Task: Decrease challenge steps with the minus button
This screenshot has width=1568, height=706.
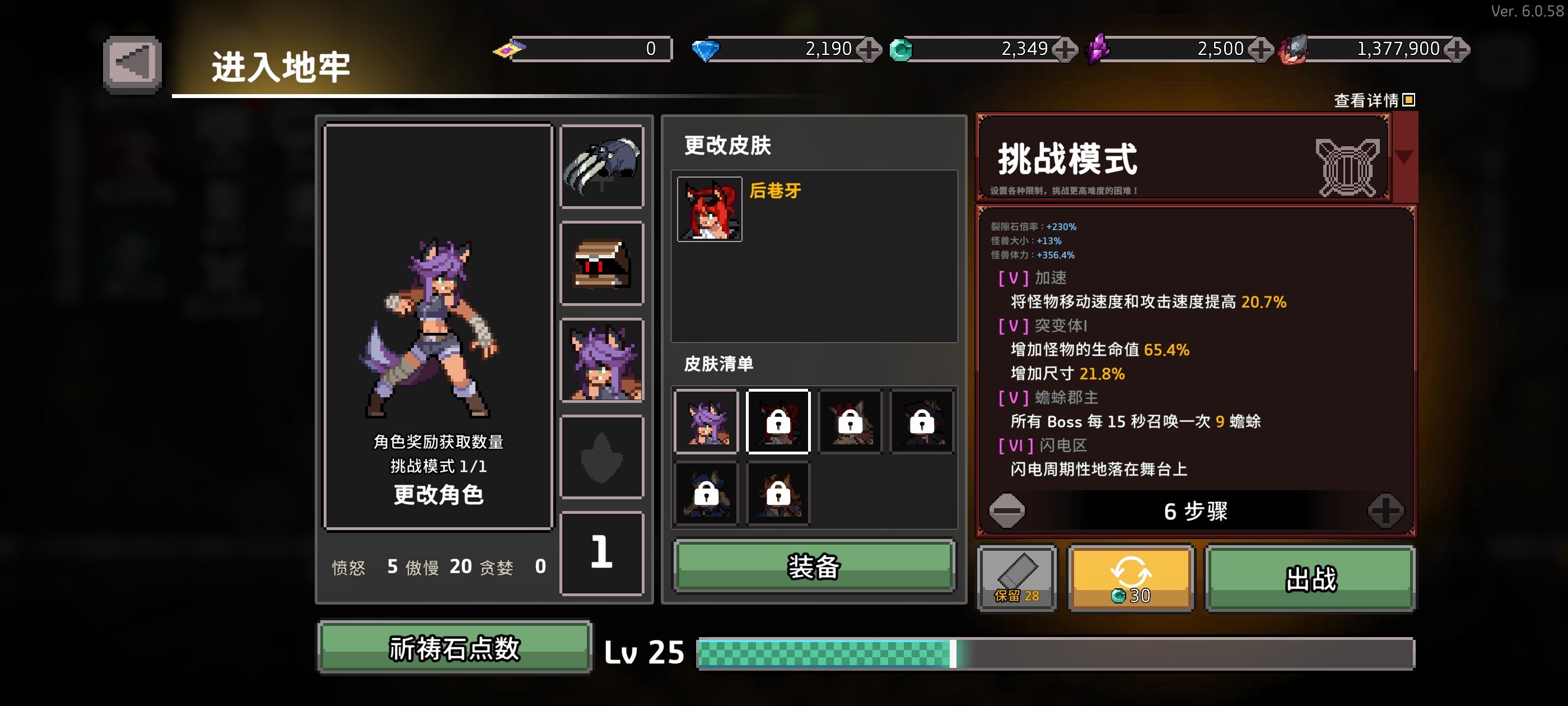Action: (1008, 512)
